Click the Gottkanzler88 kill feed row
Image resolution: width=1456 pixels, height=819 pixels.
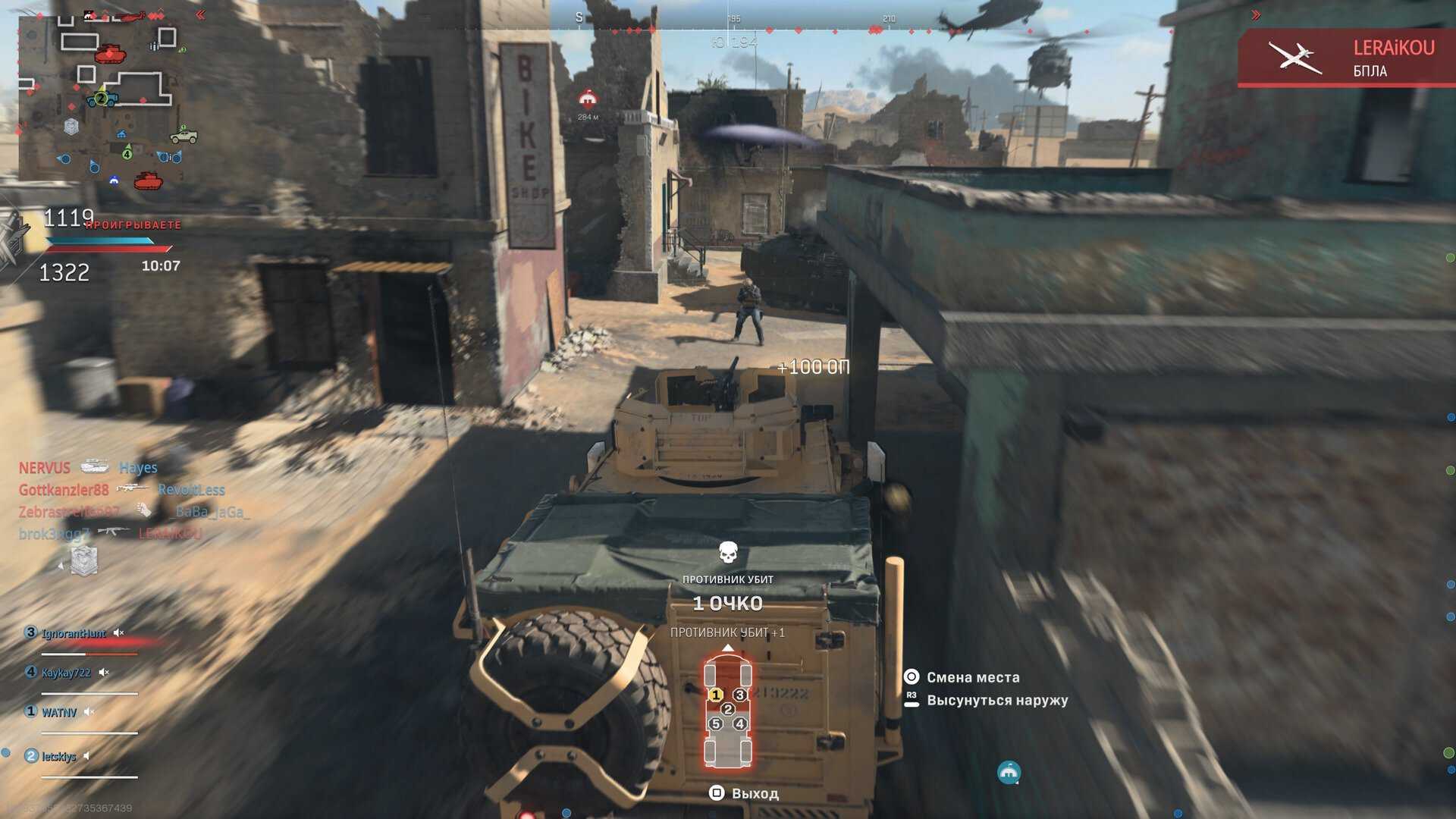tap(64, 490)
